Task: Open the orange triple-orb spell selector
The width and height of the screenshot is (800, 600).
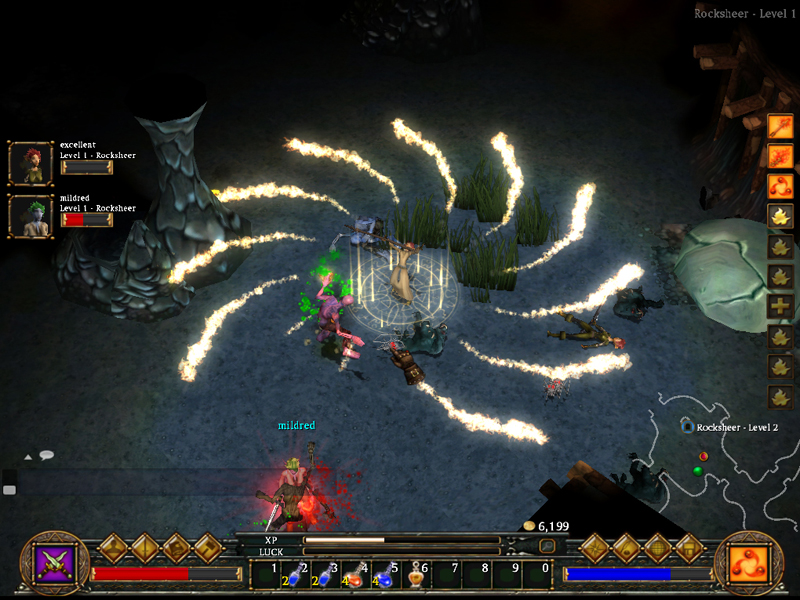Action: pyautogui.click(x=748, y=561)
